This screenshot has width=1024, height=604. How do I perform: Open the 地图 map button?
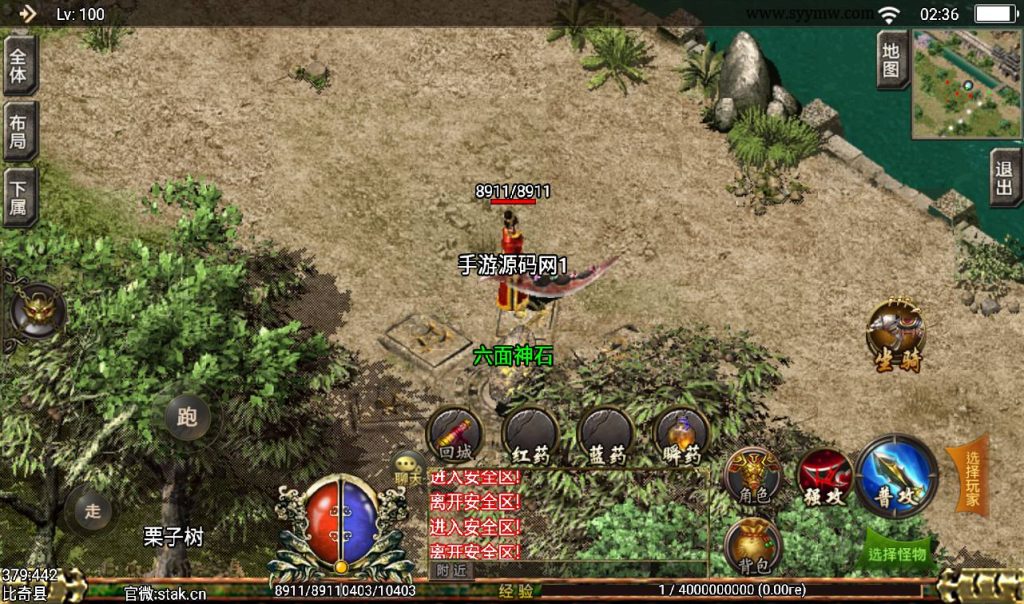891,60
